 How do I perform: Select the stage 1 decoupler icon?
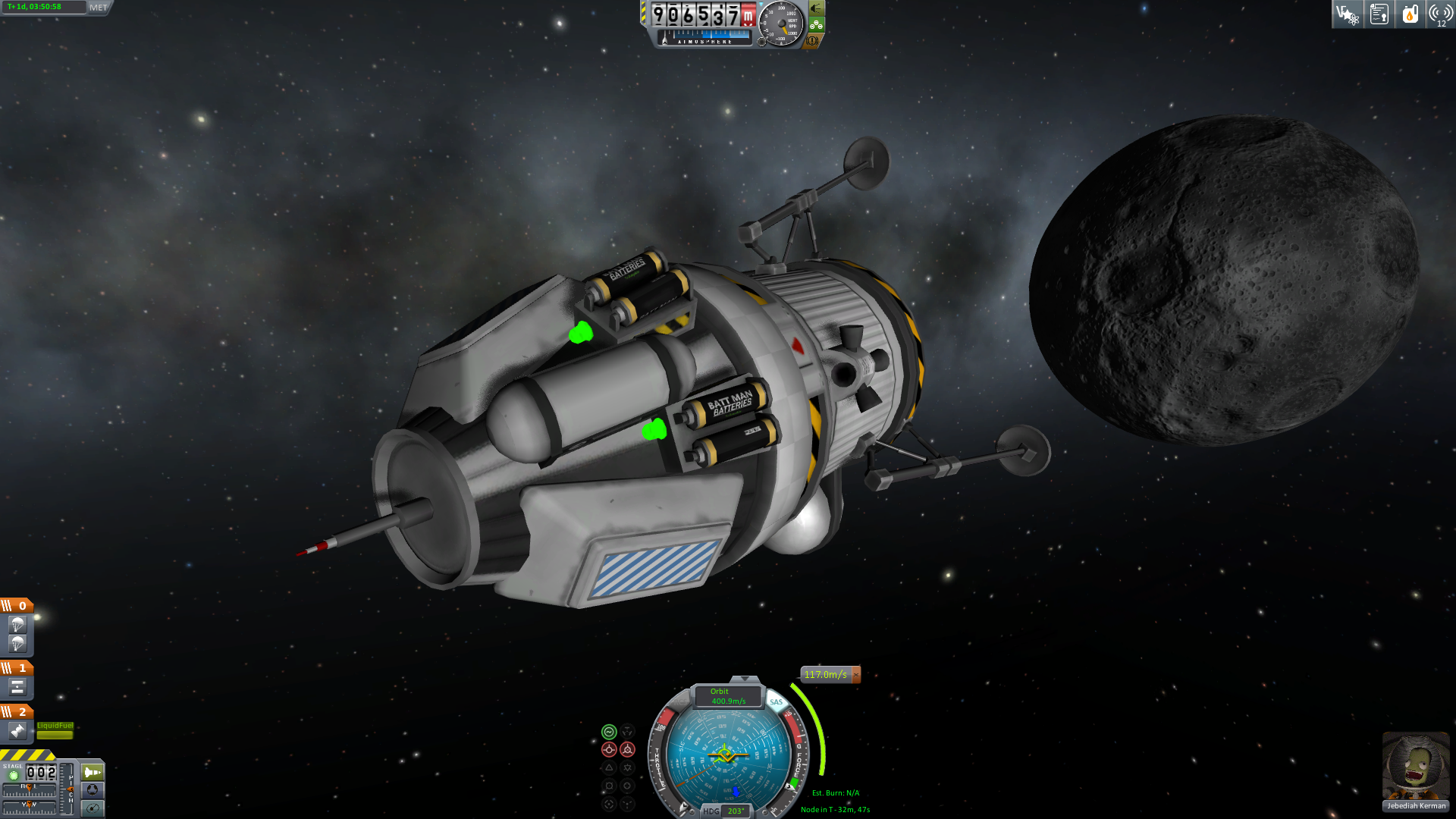click(x=17, y=687)
